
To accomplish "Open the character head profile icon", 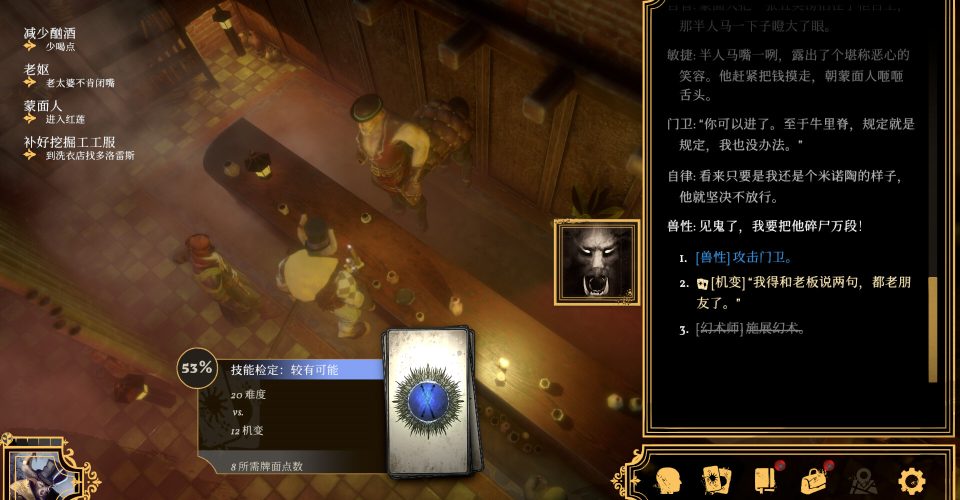I will 667,480.
